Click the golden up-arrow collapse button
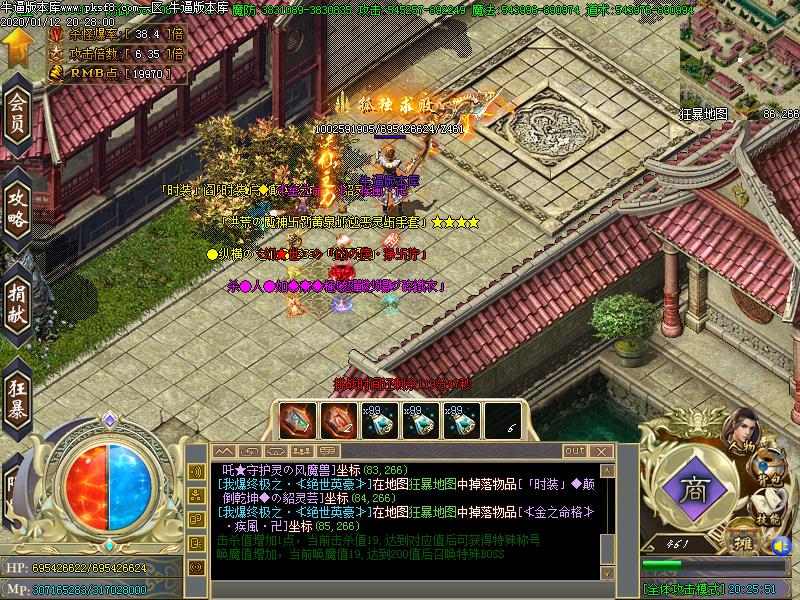Viewport: 800px width, 600px height. click(x=16, y=43)
